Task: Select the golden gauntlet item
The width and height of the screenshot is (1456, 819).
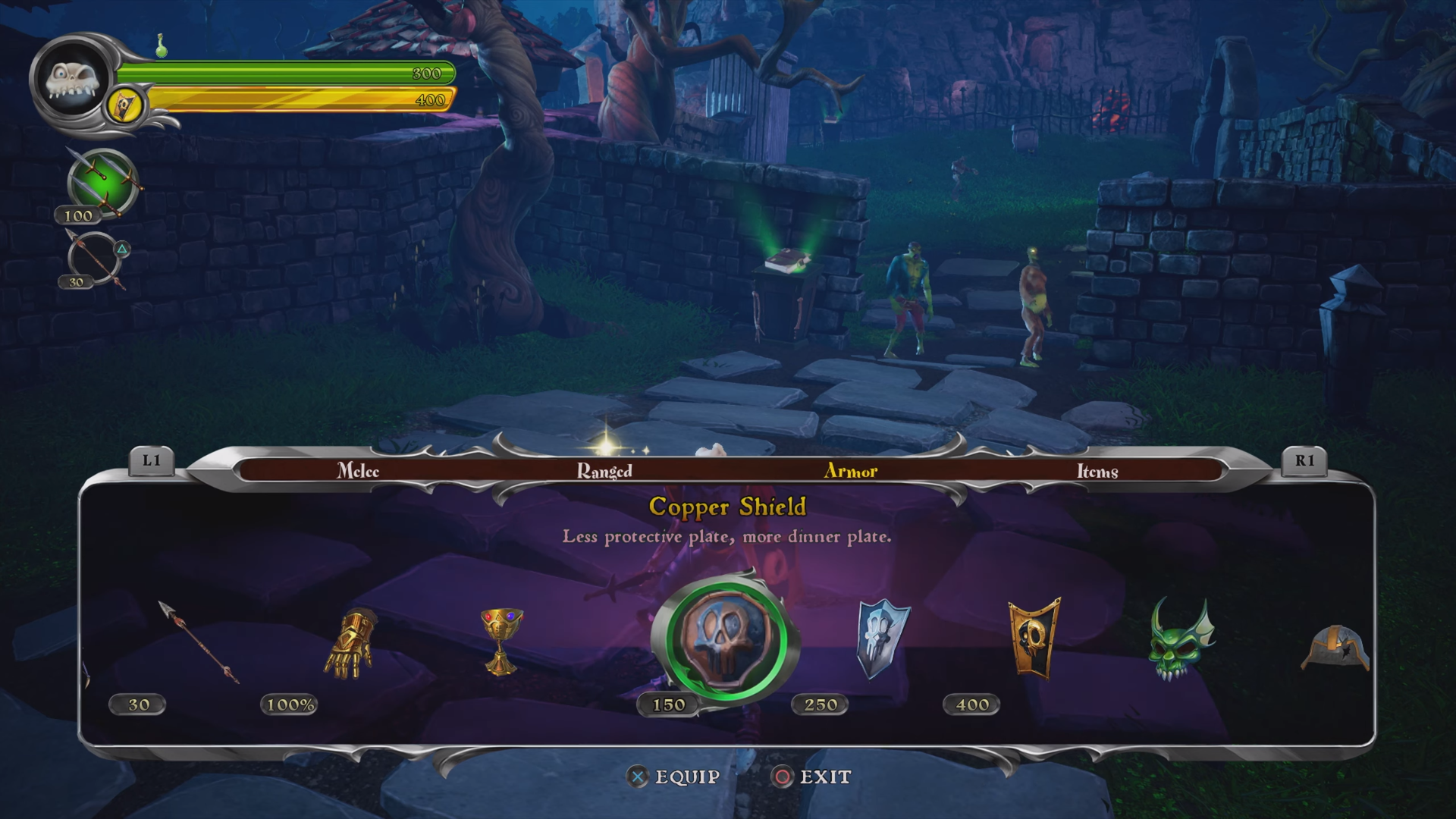Action: pyautogui.click(x=350, y=644)
